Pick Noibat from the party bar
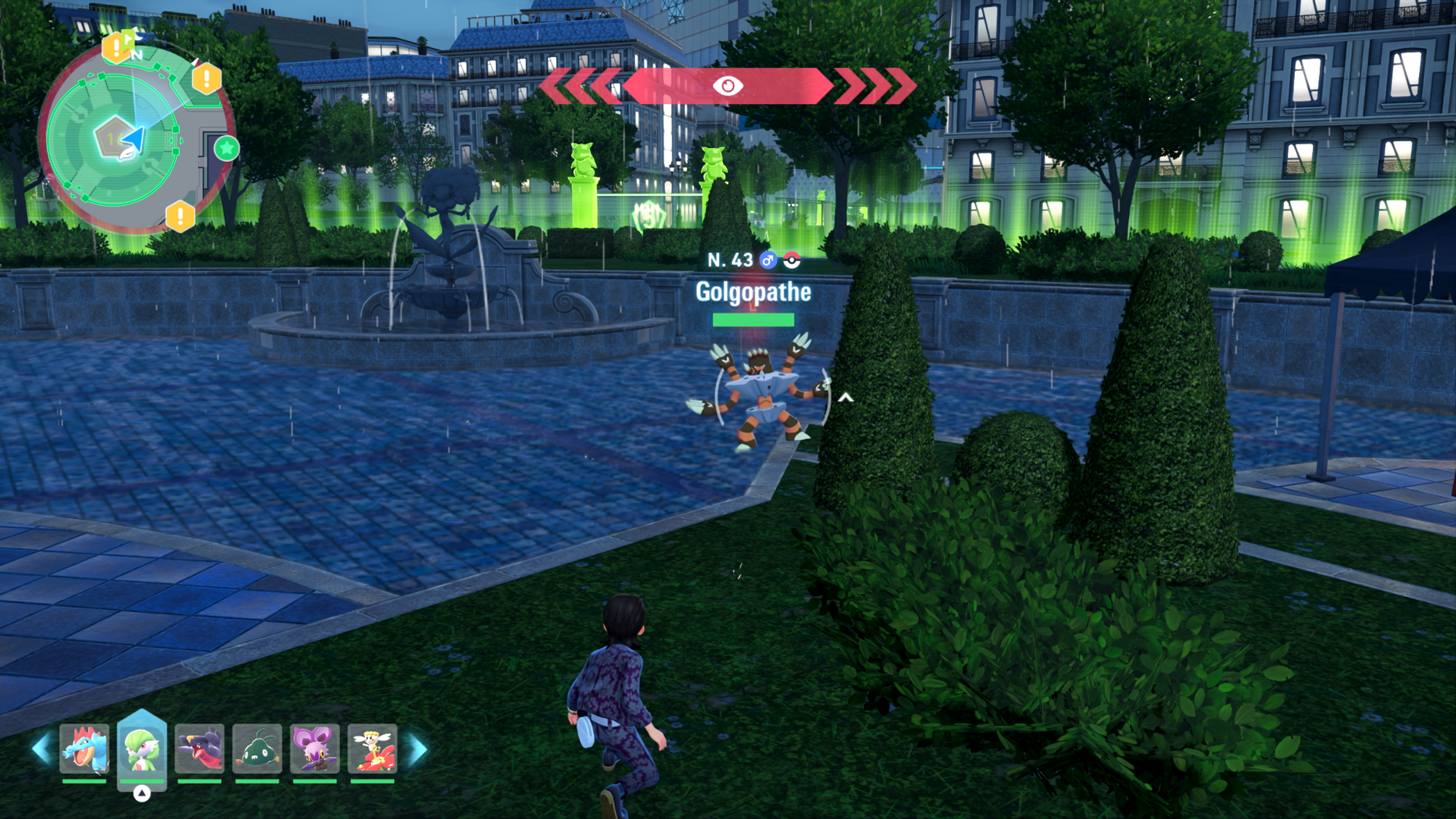Screen dimensions: 1456x819 coord(315,748)
